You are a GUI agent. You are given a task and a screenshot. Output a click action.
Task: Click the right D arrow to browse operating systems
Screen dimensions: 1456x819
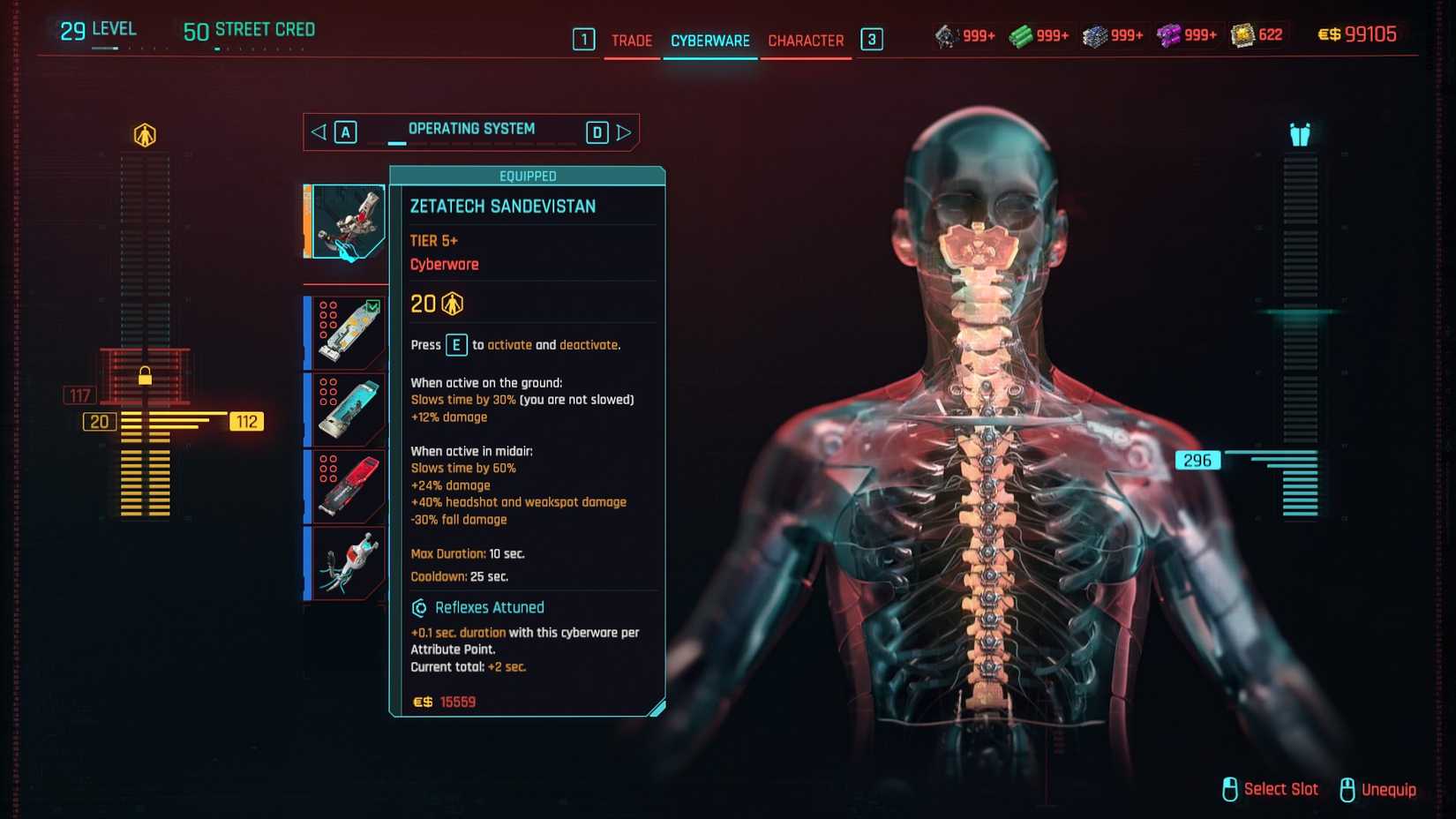(x=597, y=131)
